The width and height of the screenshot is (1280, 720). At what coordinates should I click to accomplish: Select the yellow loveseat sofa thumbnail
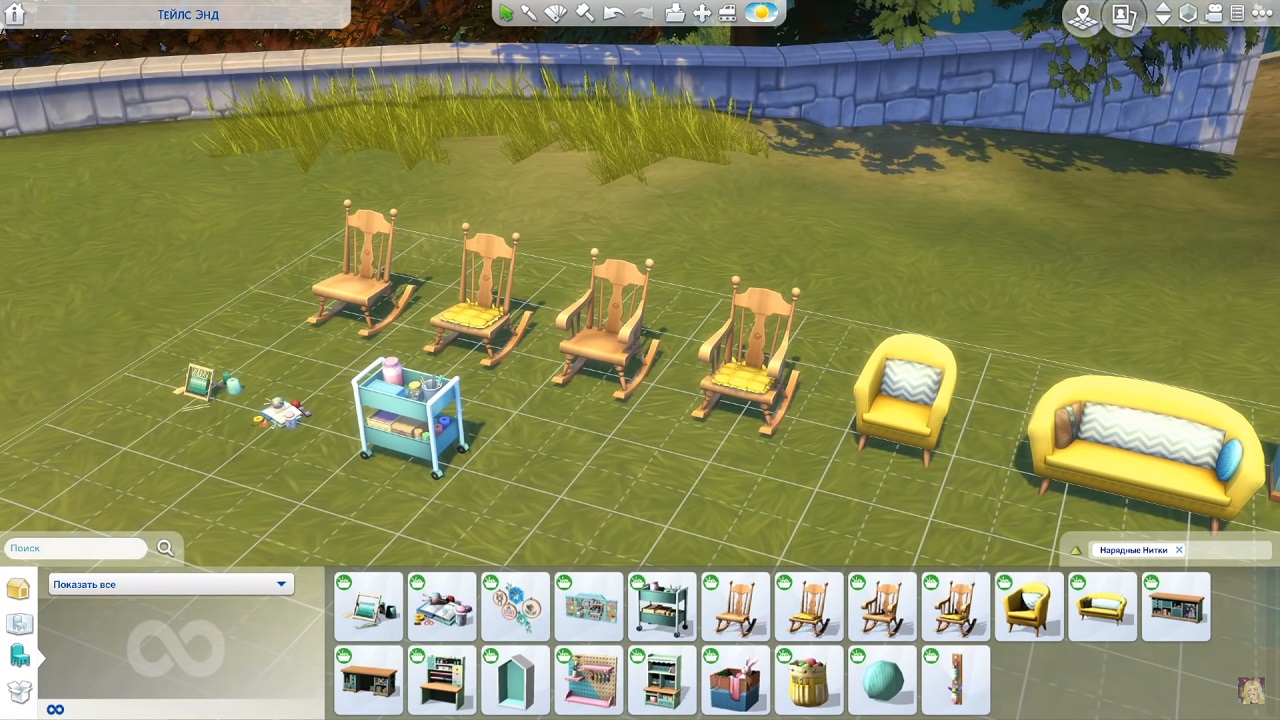(x=1102, y=606)
